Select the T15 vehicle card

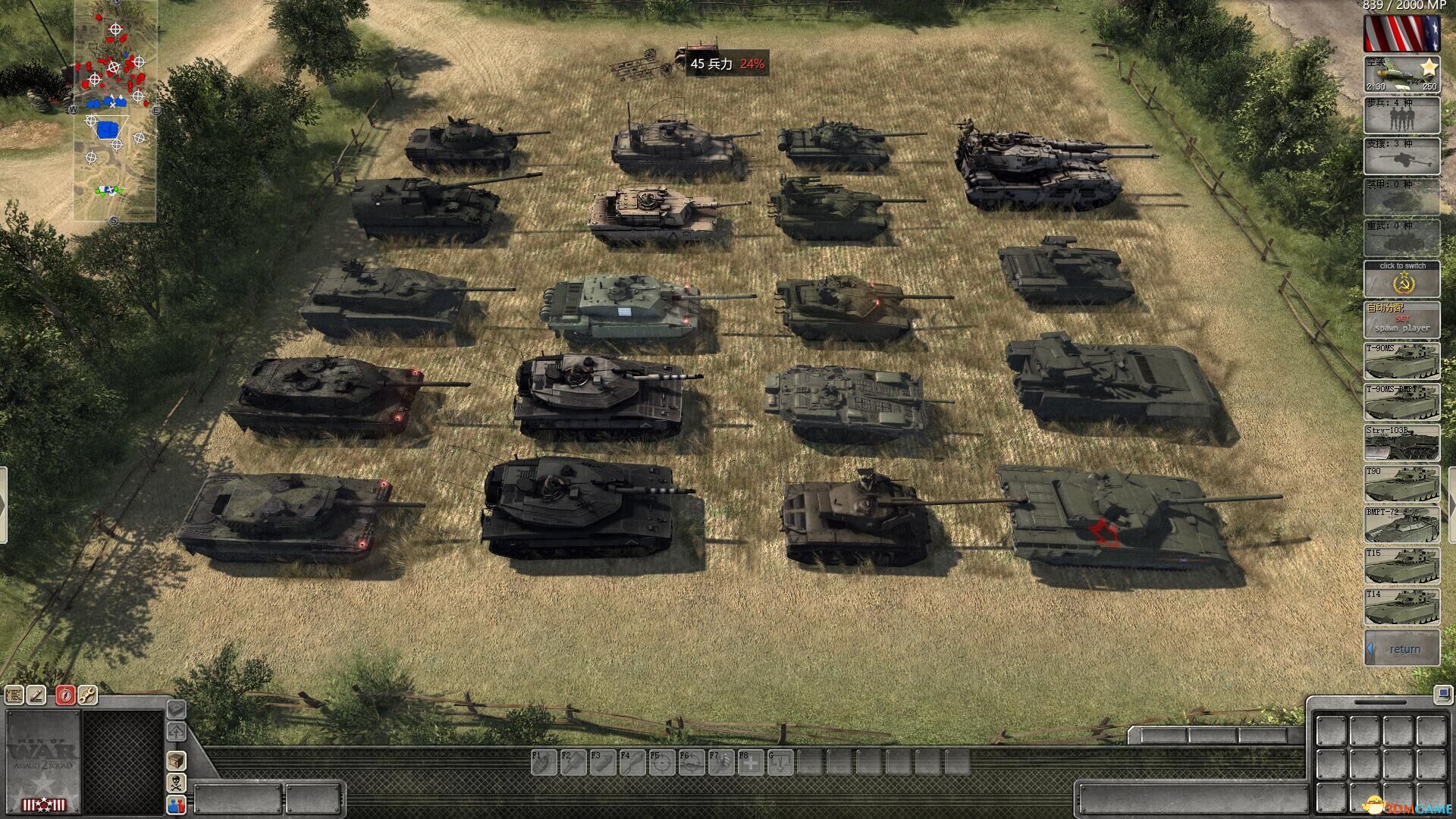(1401, 566)
